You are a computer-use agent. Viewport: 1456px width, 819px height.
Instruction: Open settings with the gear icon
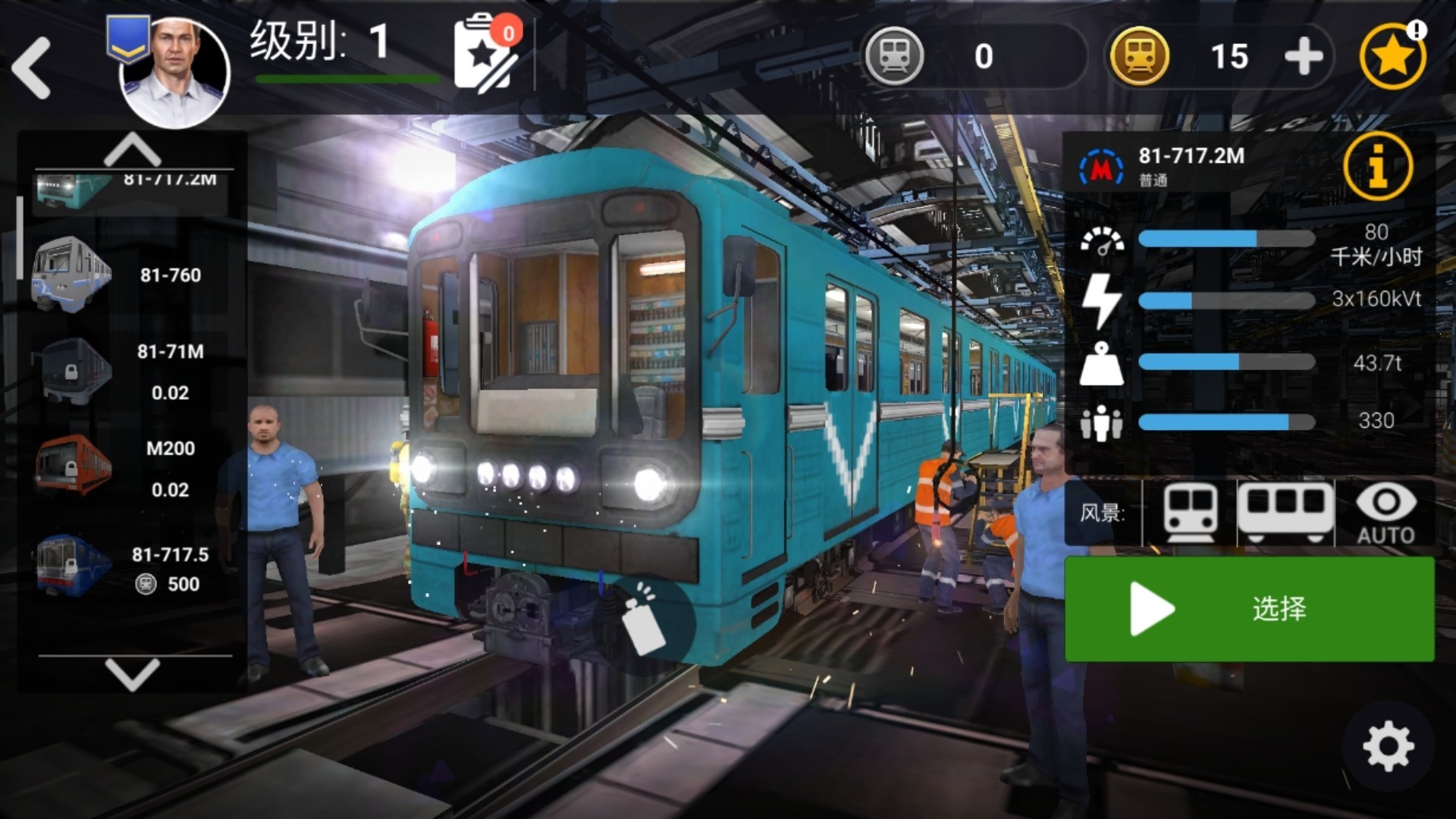pyautogui.click(x=1388, y=747)
